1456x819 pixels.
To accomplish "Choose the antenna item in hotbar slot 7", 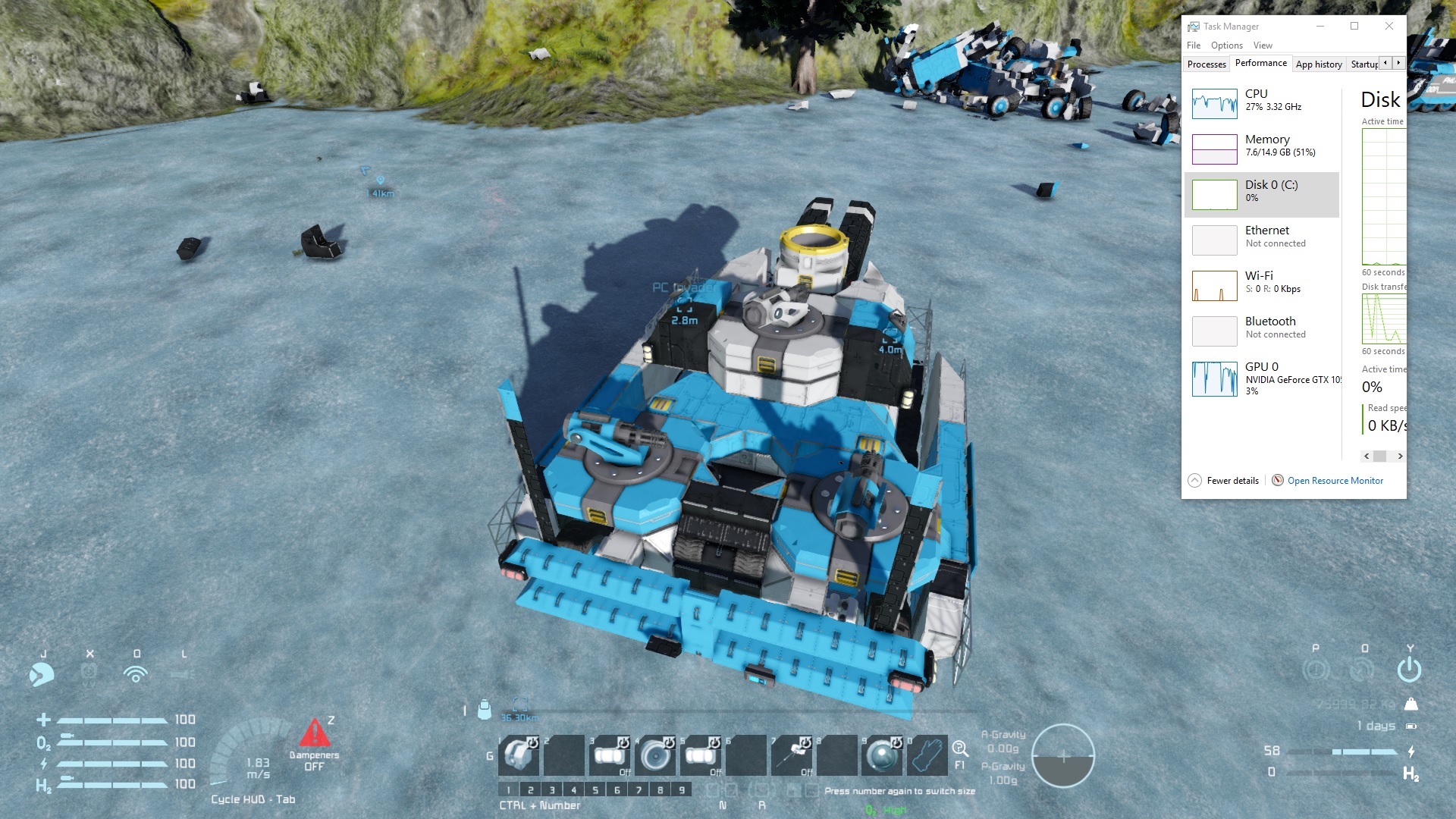I will [792, 755].
